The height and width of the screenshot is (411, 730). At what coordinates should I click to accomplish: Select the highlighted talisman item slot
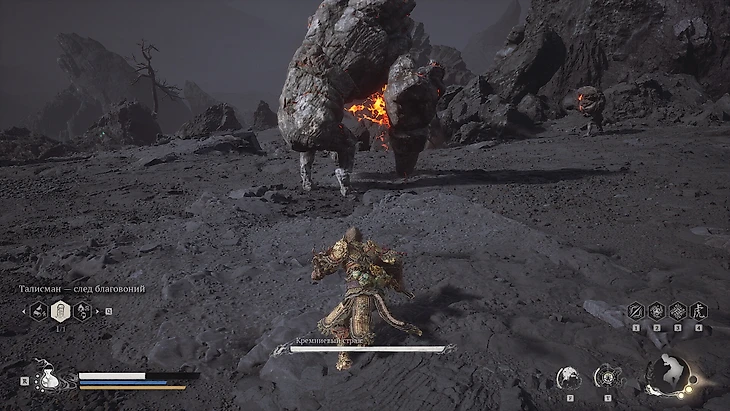(x=60, y=311)
